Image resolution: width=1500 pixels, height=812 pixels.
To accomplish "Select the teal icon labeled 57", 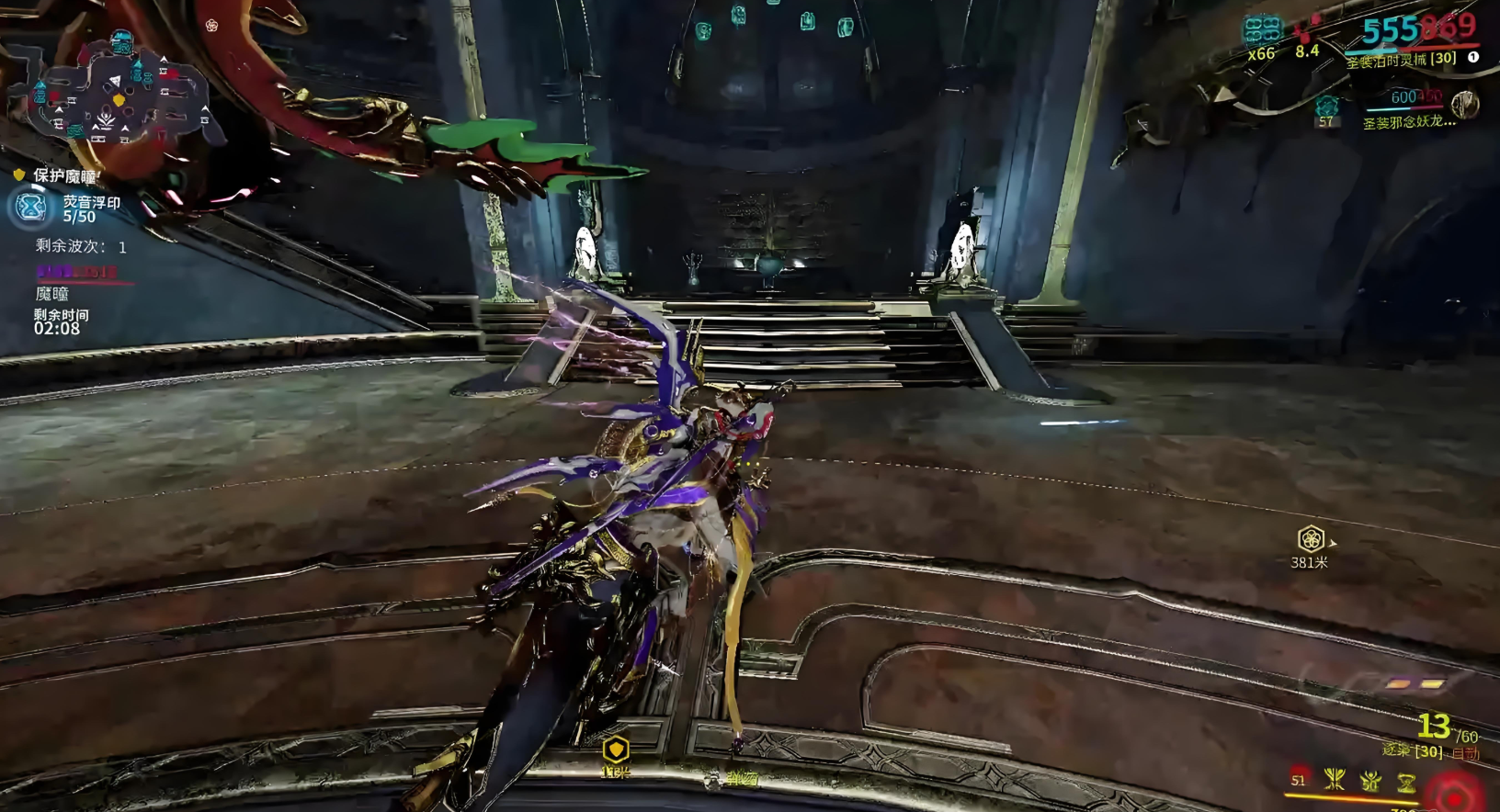I will tap(1326, 105).
